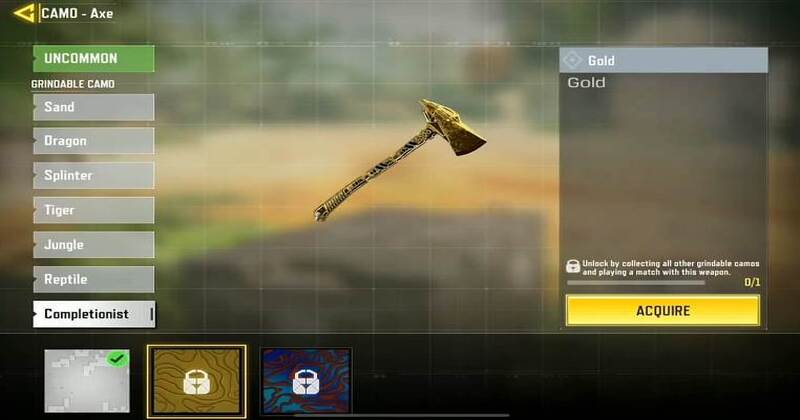Select the equipped default camo thumbnail
Image resolution: width=800 pixels, height=420 pixels.
[87, 381]
